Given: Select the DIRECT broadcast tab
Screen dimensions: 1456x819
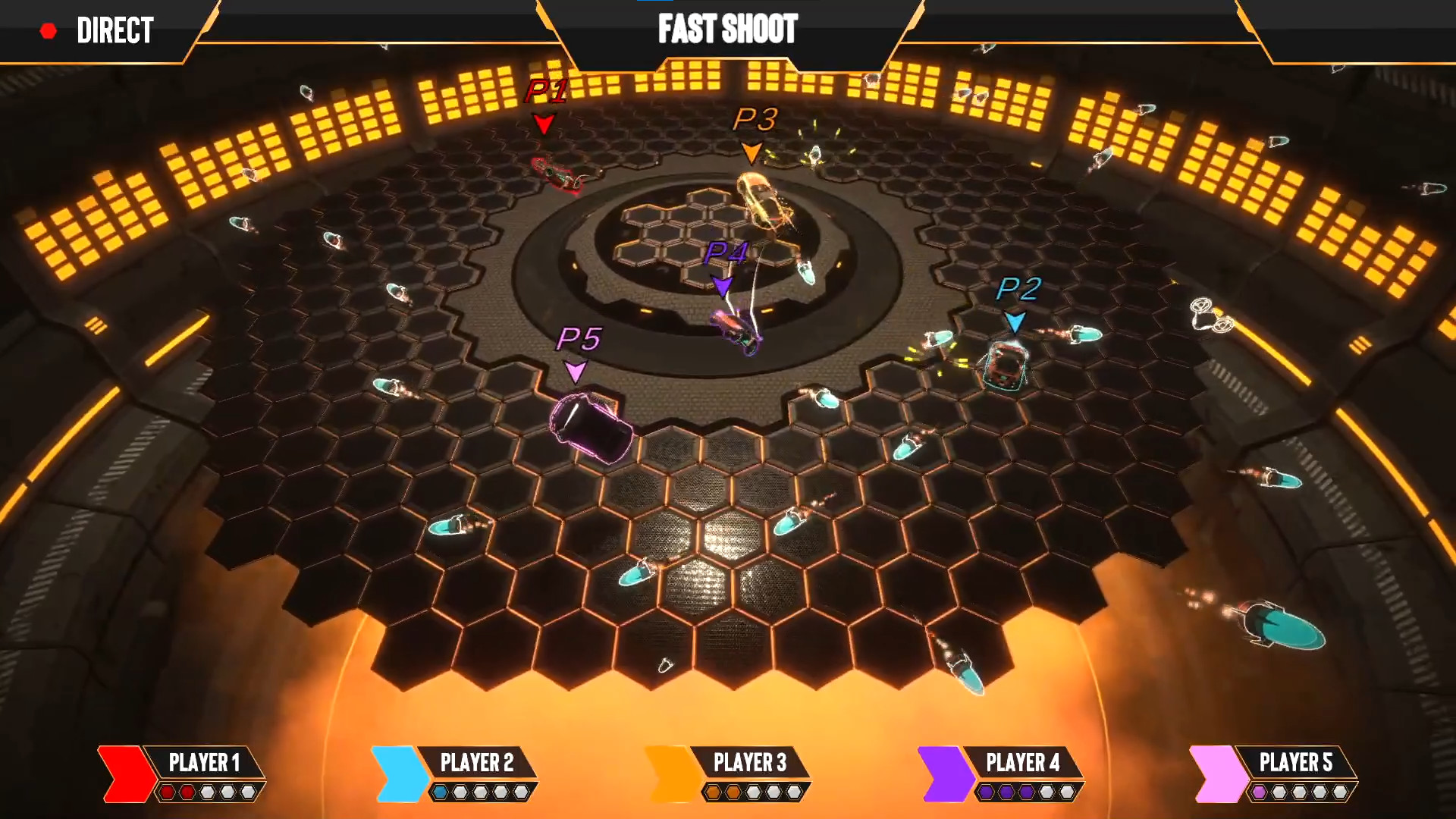Looking at the screenshot, I should coord(114,30).
